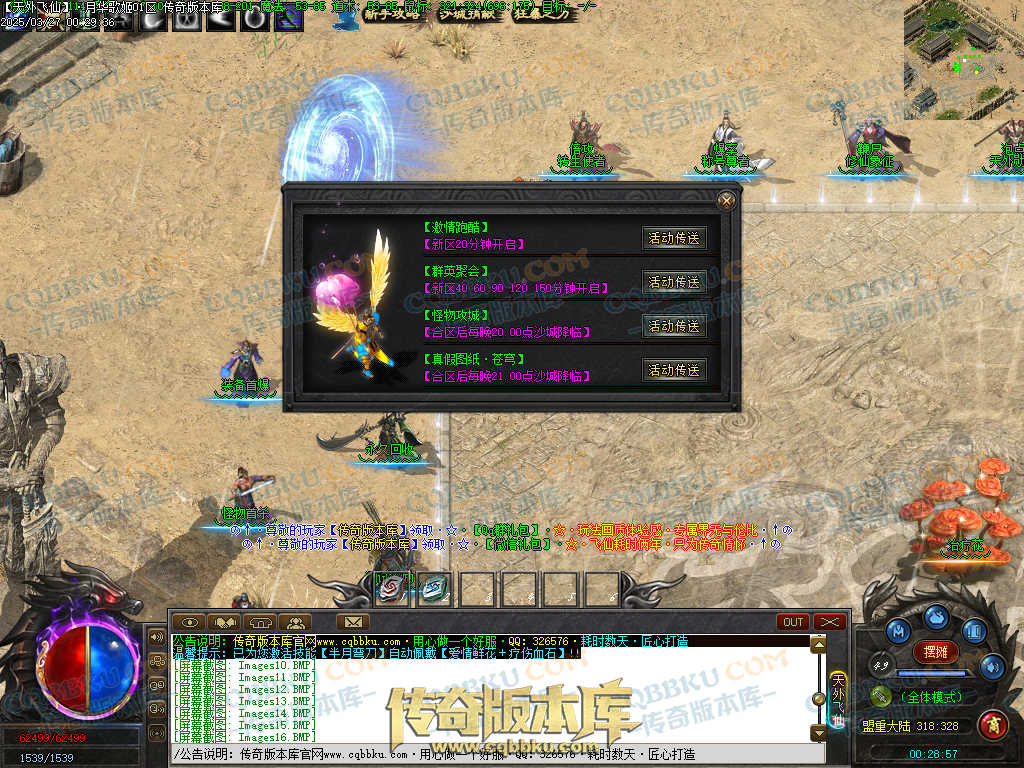The width and height of the screenshot is (1024, 768).
Task: Open the handshake trade icon
Action: pos(225,622)
